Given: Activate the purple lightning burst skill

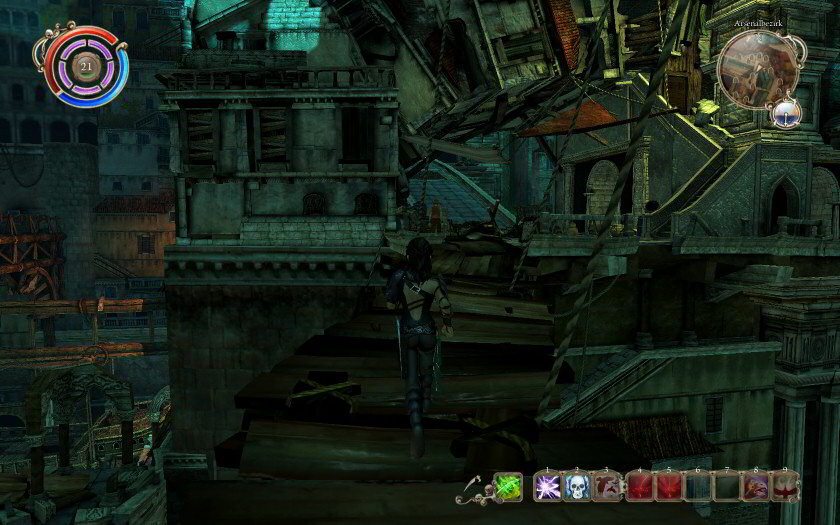Looking at the screenshot, I should [x=548, y=487].
